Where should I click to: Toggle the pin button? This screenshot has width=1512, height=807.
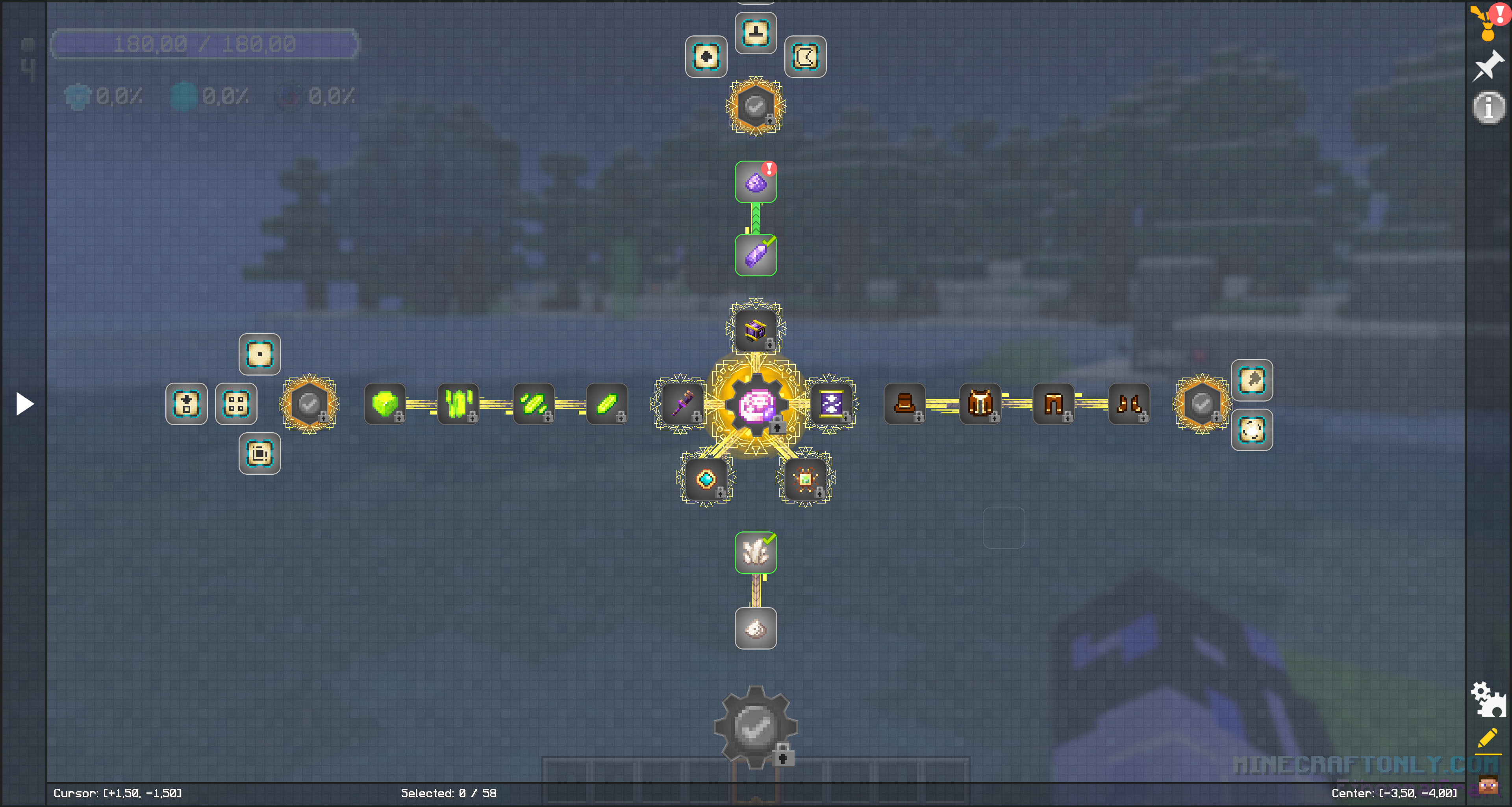[x=1488, y=66]
